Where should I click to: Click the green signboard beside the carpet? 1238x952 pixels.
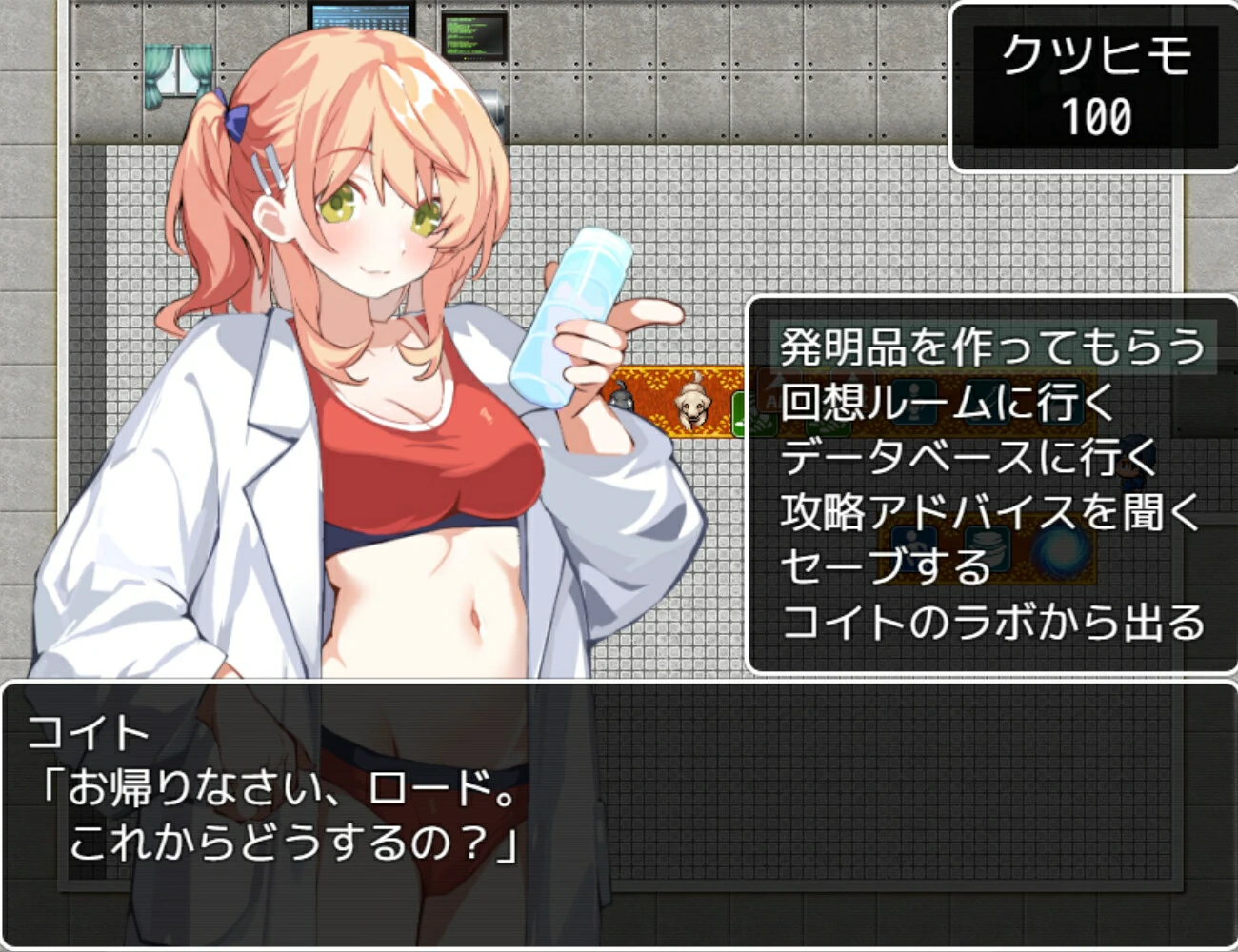click(x=741, y=414)
